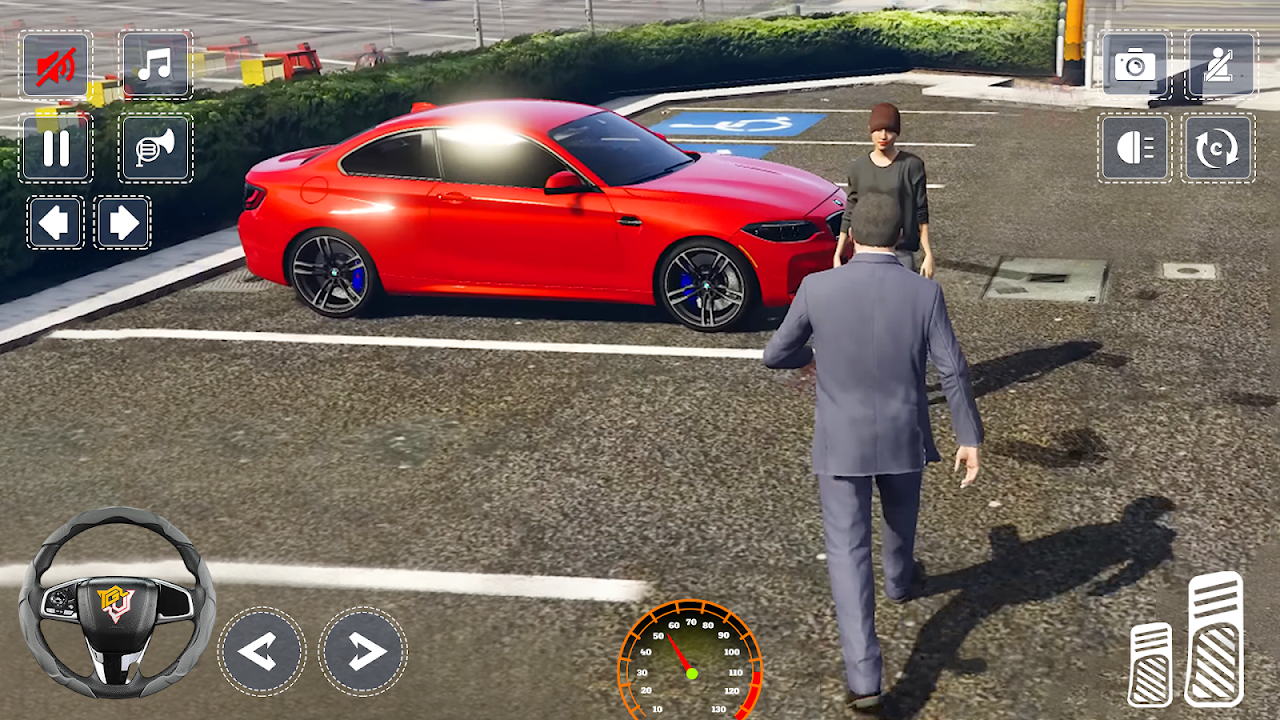Tap the seatbelt icon button
1280x720 pixels.
1220,65
